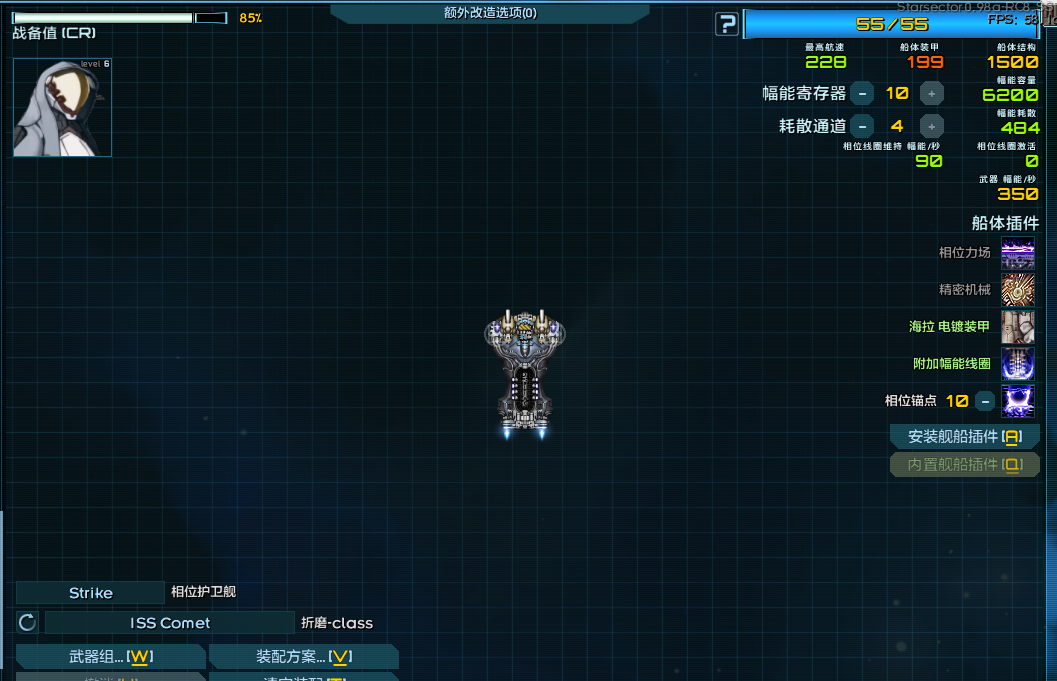Screen dimensions: 1057x681
Task: Select the 相位力场 hull mod icon
Action: [1018, 253]
